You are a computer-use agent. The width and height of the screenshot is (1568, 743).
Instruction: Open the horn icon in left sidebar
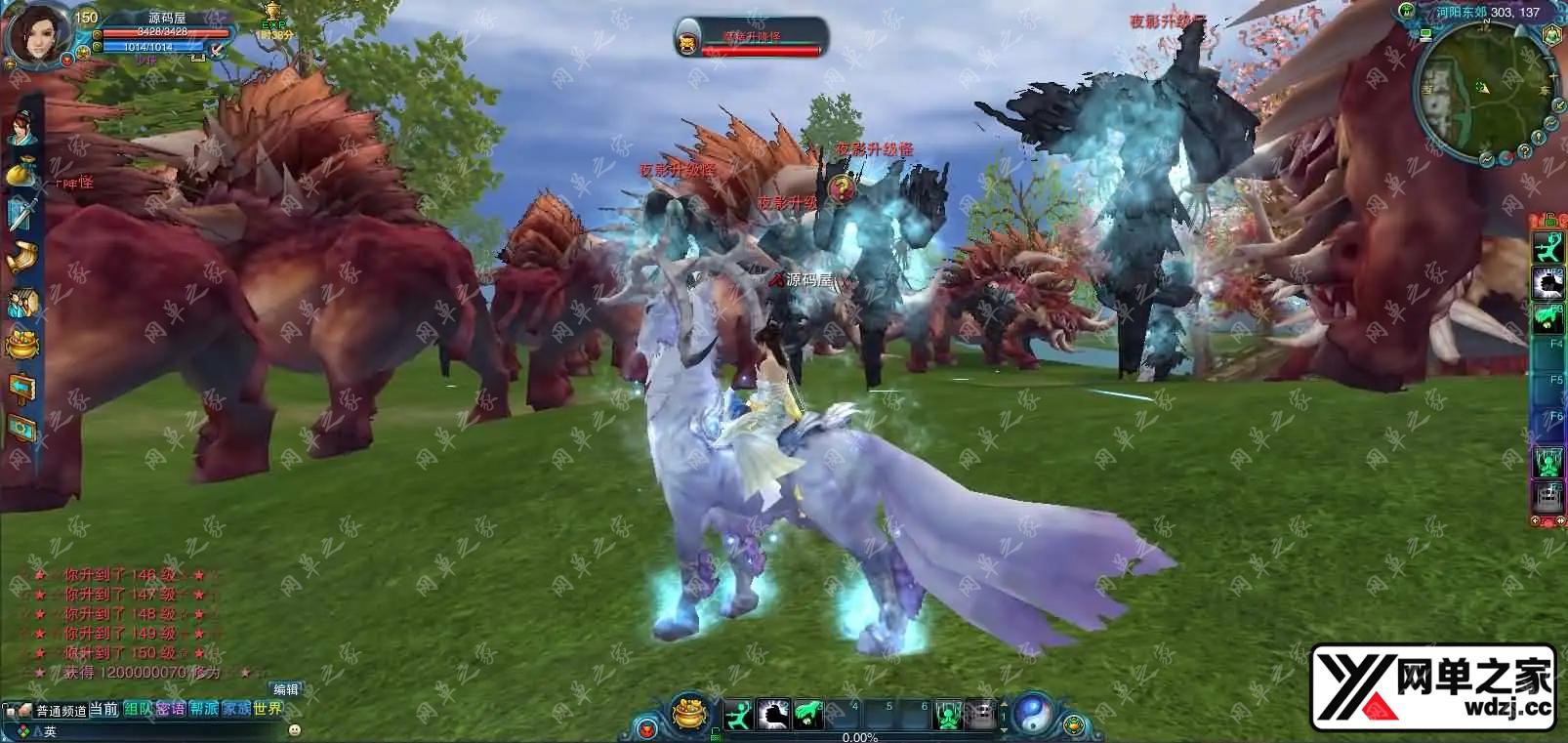[21, 256]
